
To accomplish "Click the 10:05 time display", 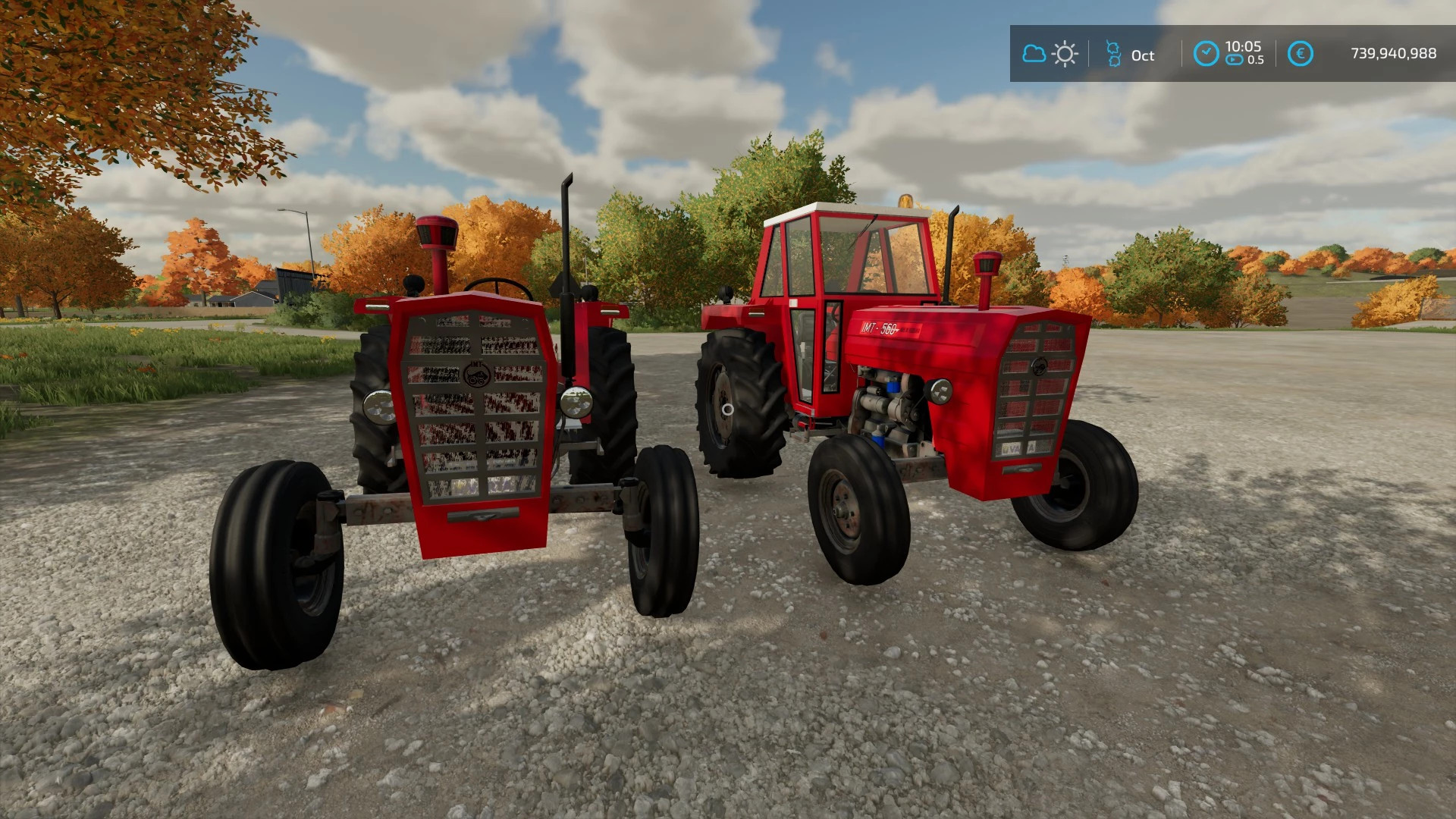I will (x=1244, y=45).
